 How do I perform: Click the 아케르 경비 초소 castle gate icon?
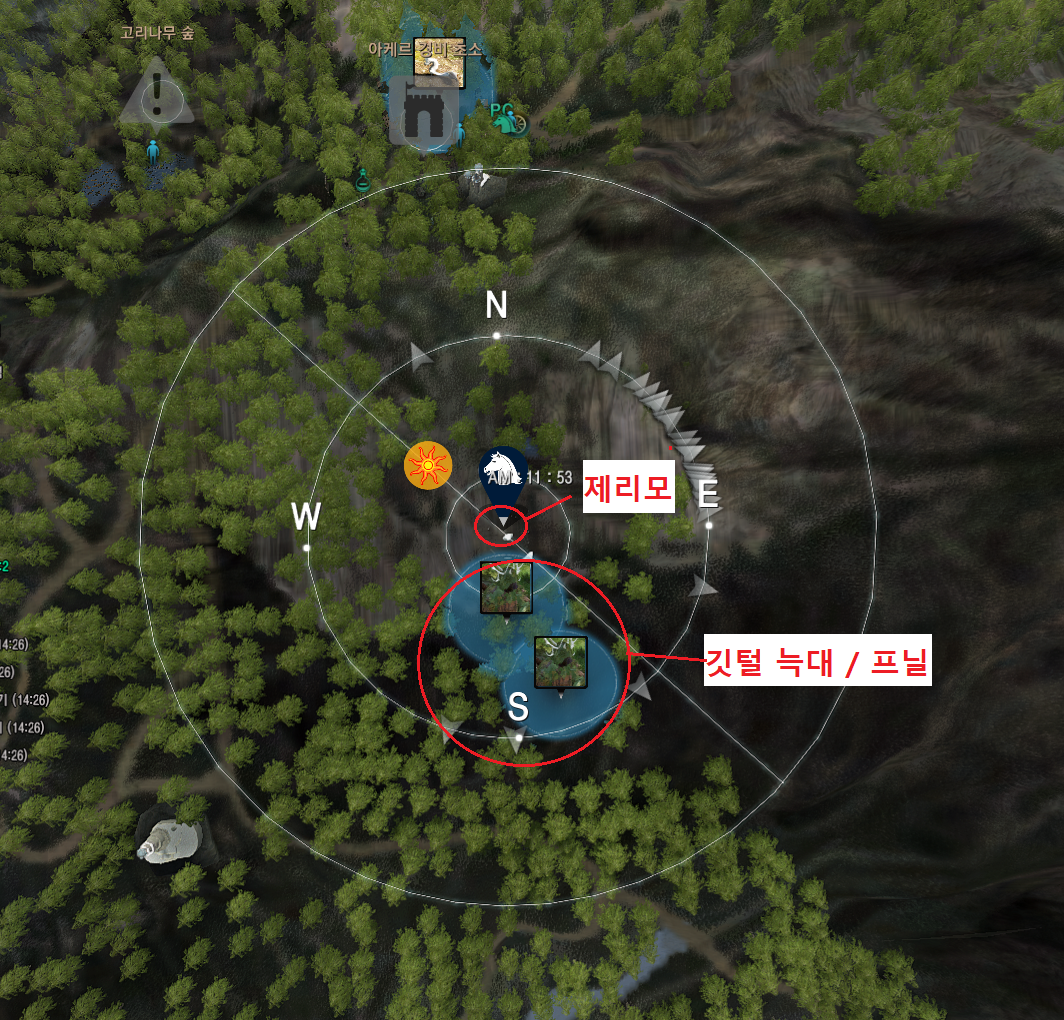pyautogui.click(x=423, y=113)
